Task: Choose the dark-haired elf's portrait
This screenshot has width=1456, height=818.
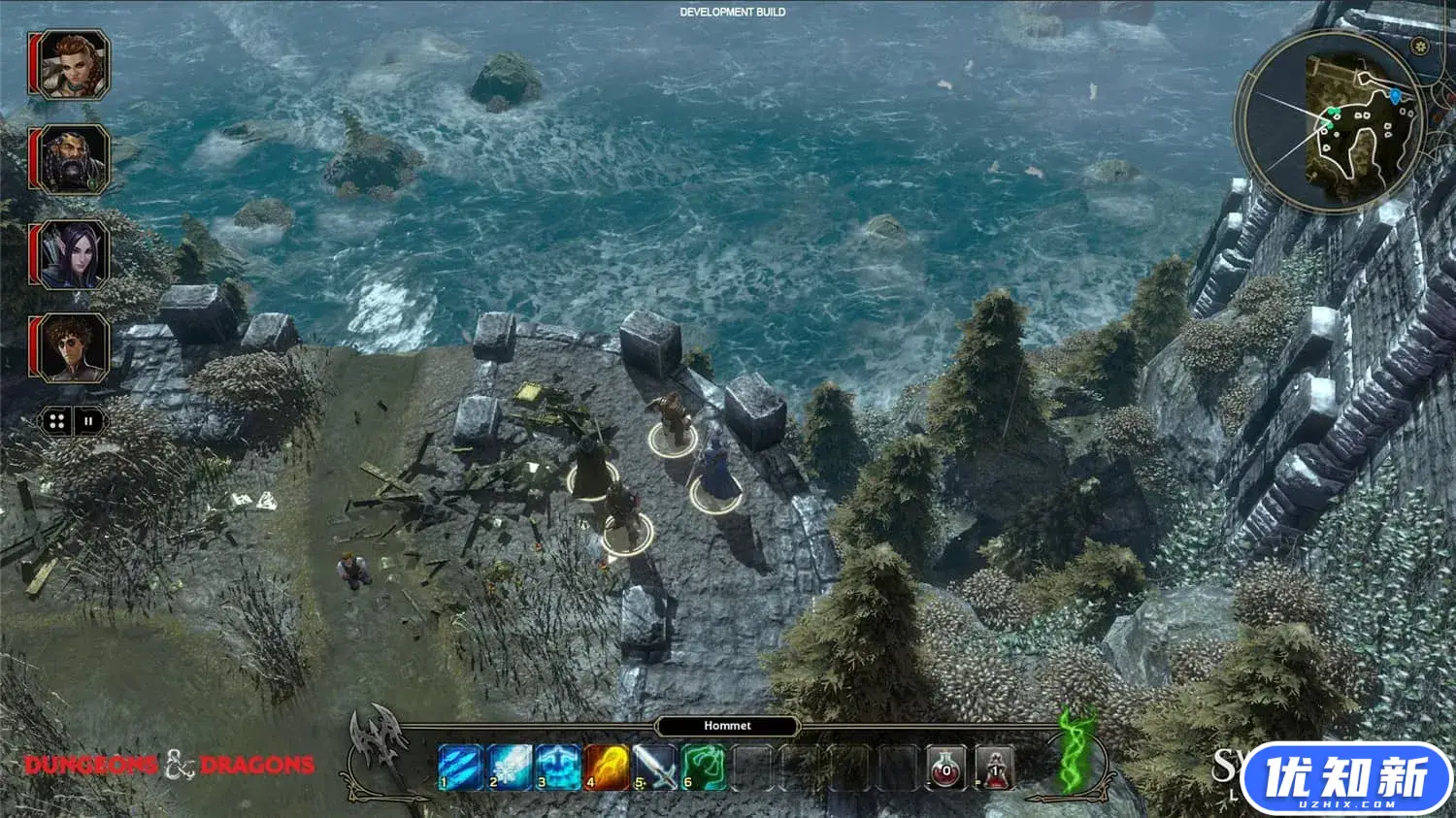Action: click(x=69, y=254)
